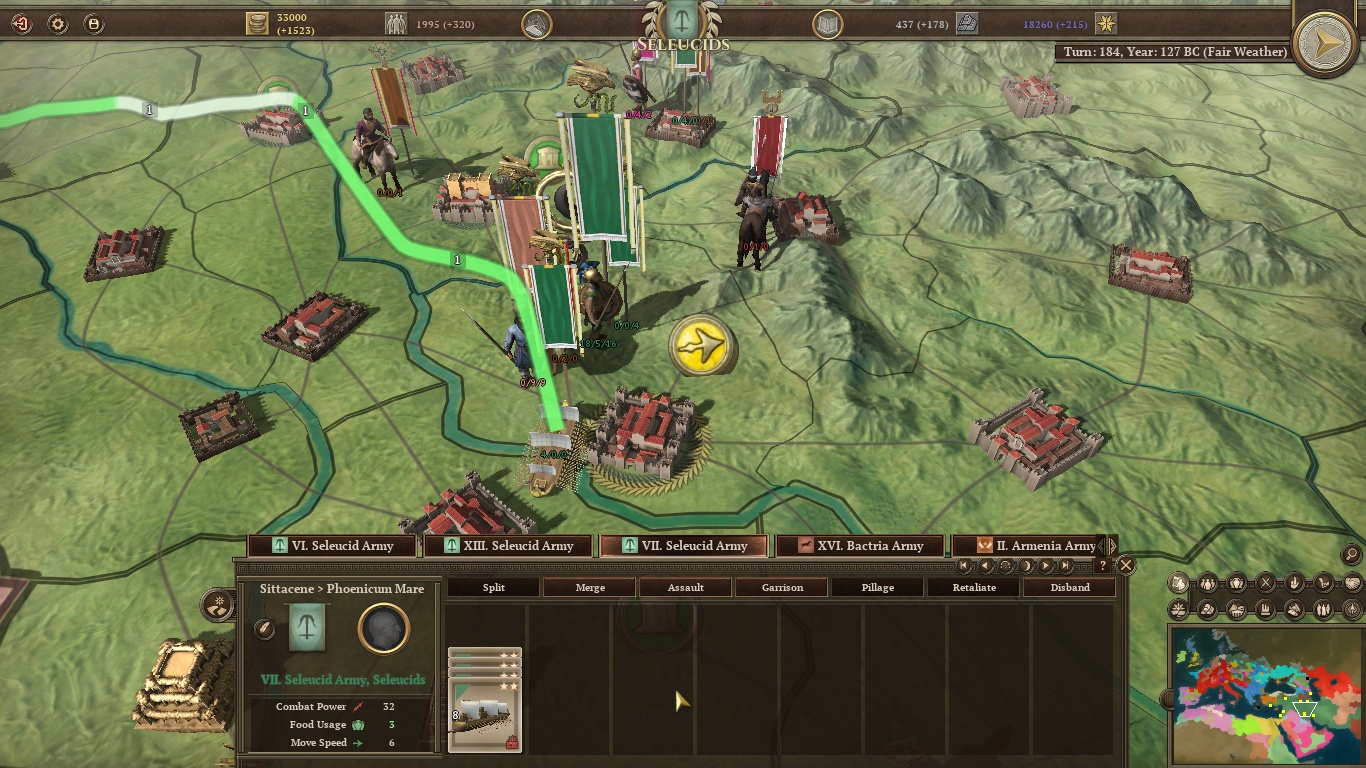The width and height of the screenshot is (1366, 768).
Task: Save the game with the disk icon
Action: [92, 23]
